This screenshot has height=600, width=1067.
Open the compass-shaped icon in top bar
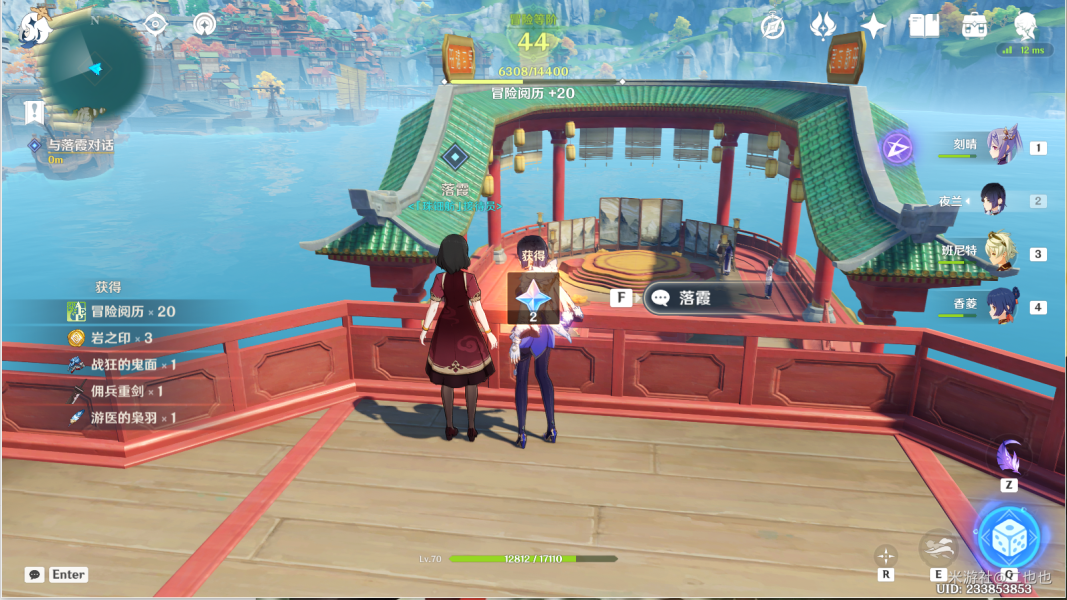[772, 27]
